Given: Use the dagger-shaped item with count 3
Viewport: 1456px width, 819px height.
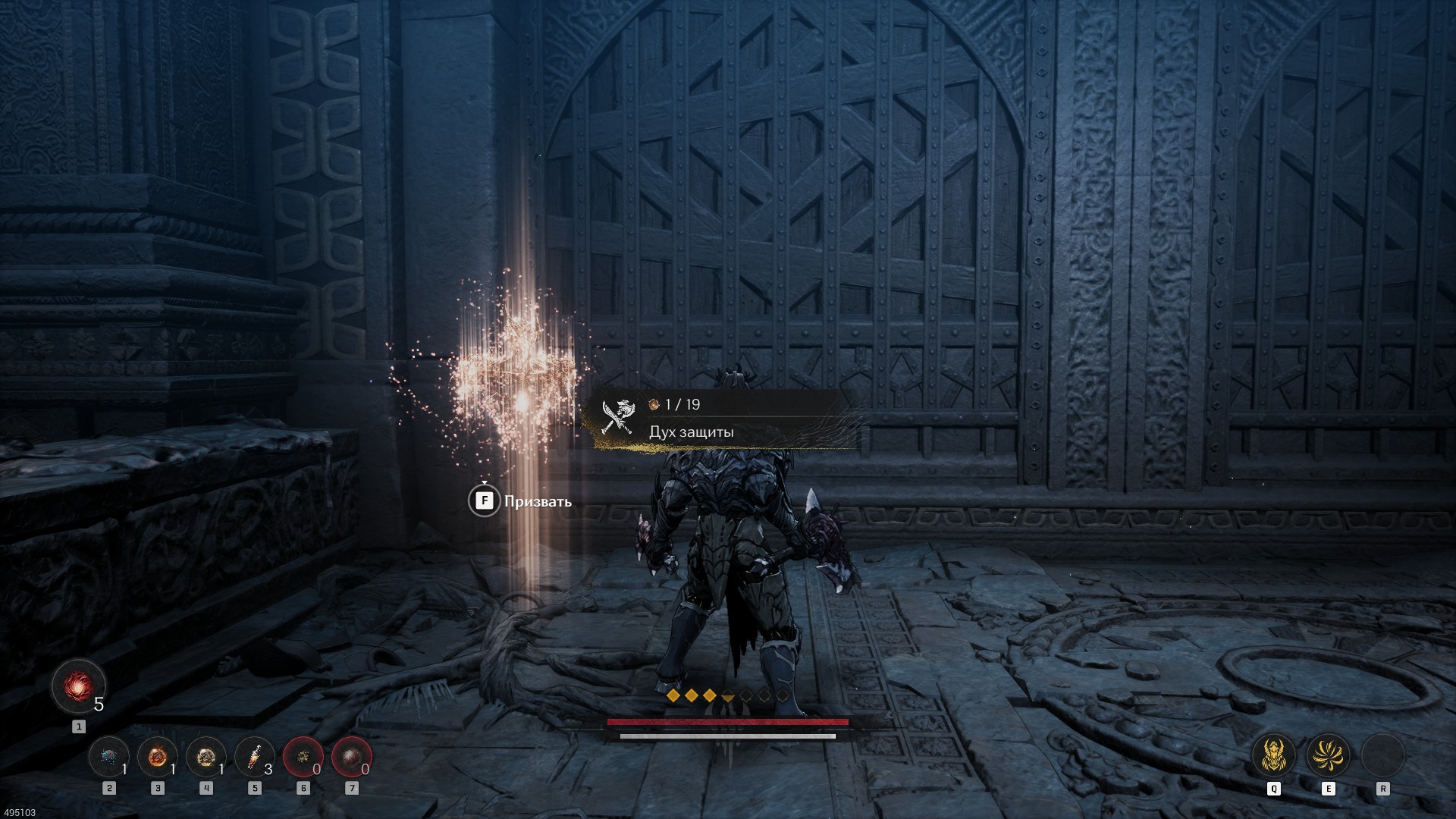Looking at the screenshot, I should point(255,757).
